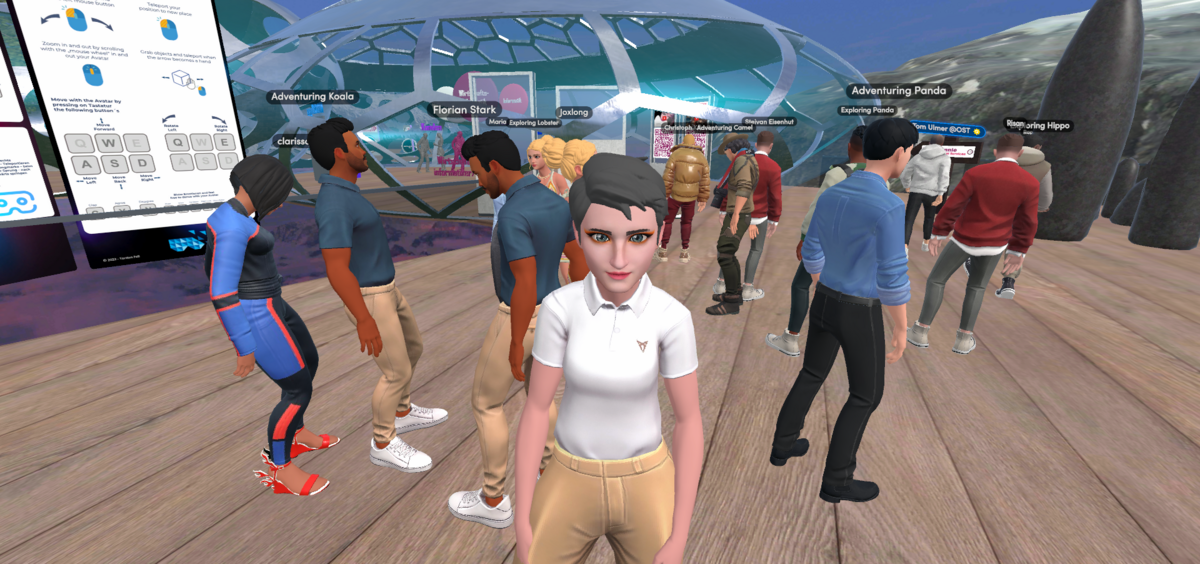The height and width of the screenshot is (564, 1200).
Task: Click the Joxlong player name tag
Action: pos(574,113)
